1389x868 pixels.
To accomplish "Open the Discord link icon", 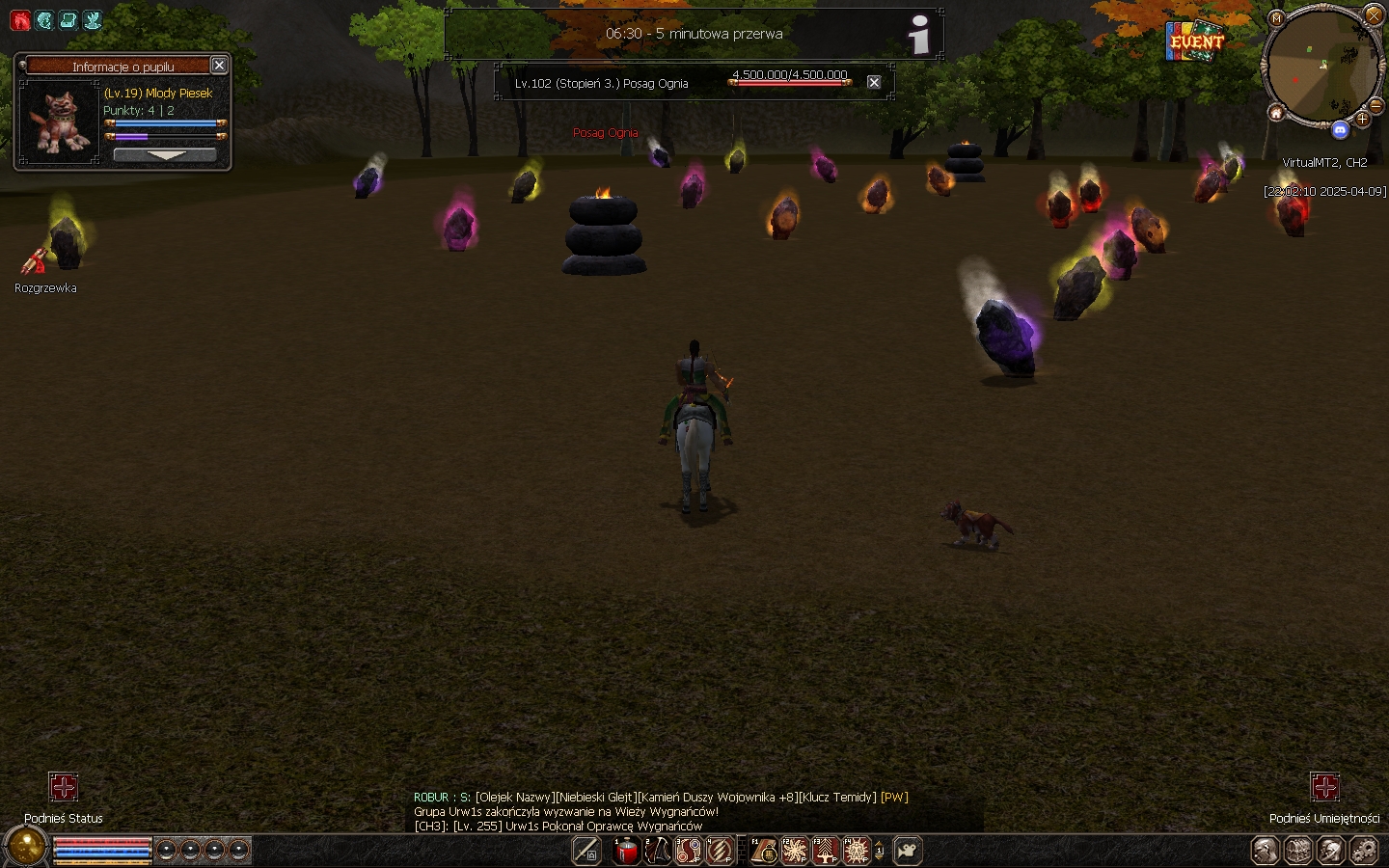I will click(x=1340, y=130).
